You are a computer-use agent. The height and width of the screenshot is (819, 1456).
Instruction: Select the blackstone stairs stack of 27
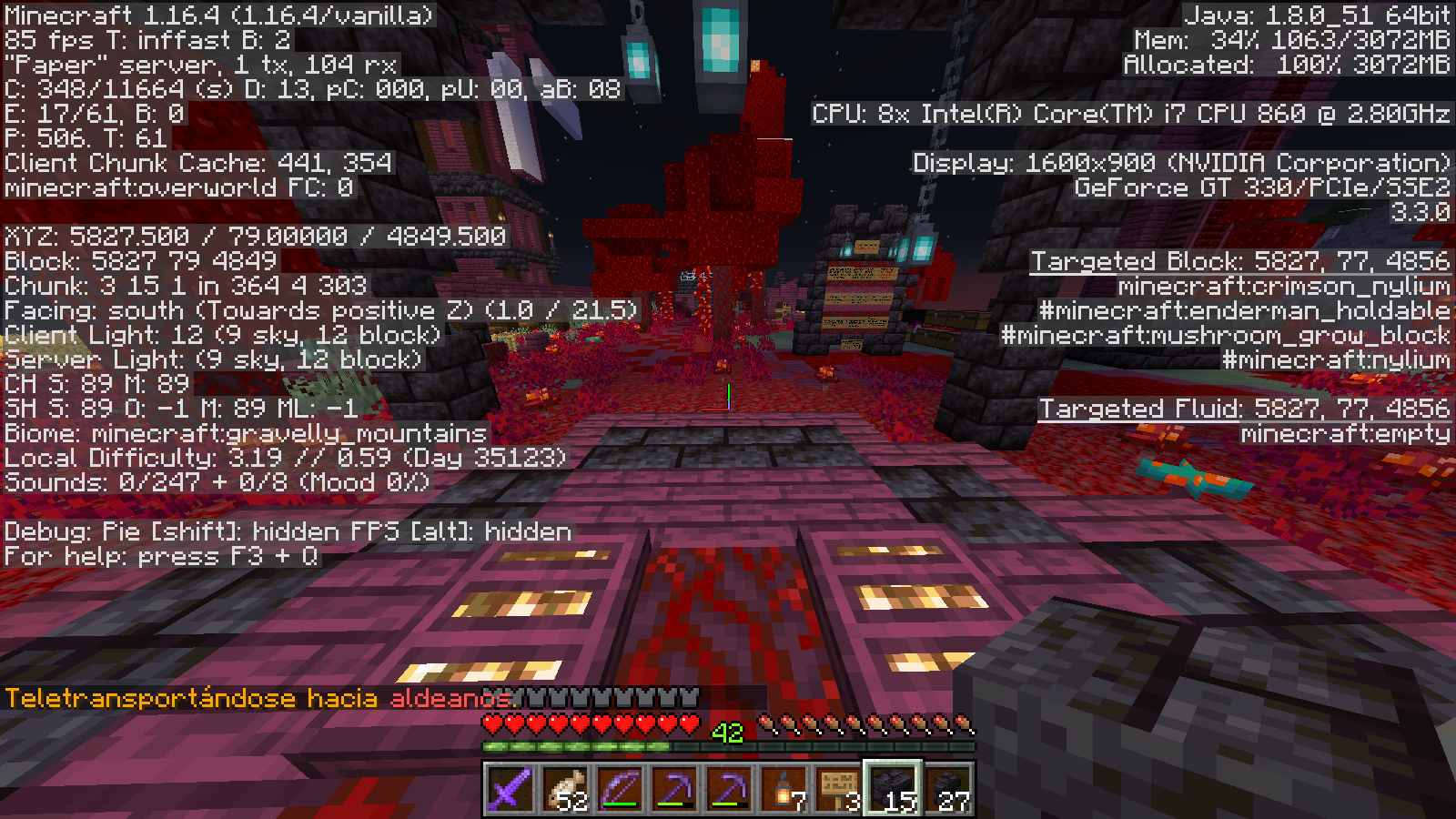point(947,788)
